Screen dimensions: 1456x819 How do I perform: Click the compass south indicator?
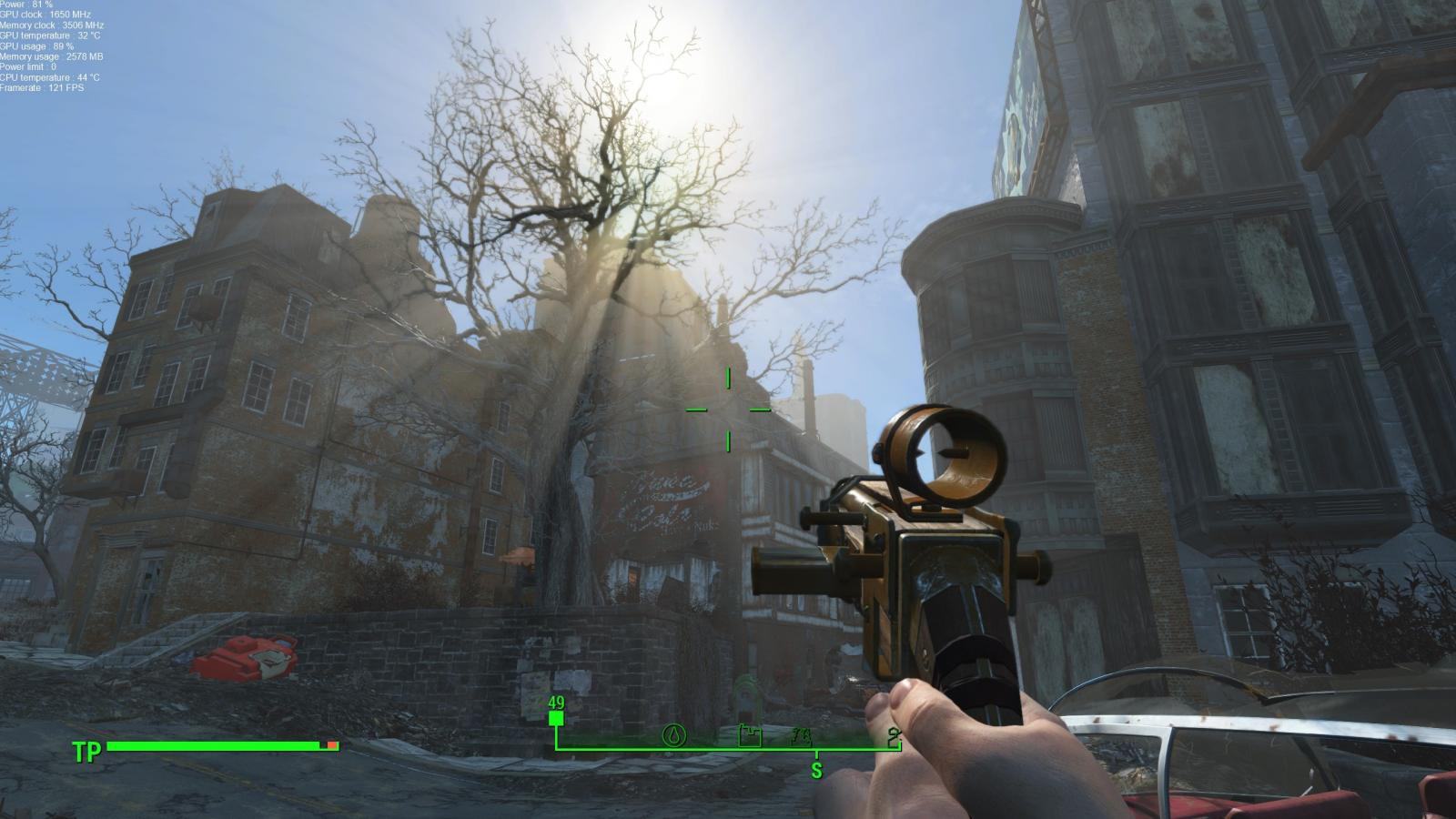816,771
